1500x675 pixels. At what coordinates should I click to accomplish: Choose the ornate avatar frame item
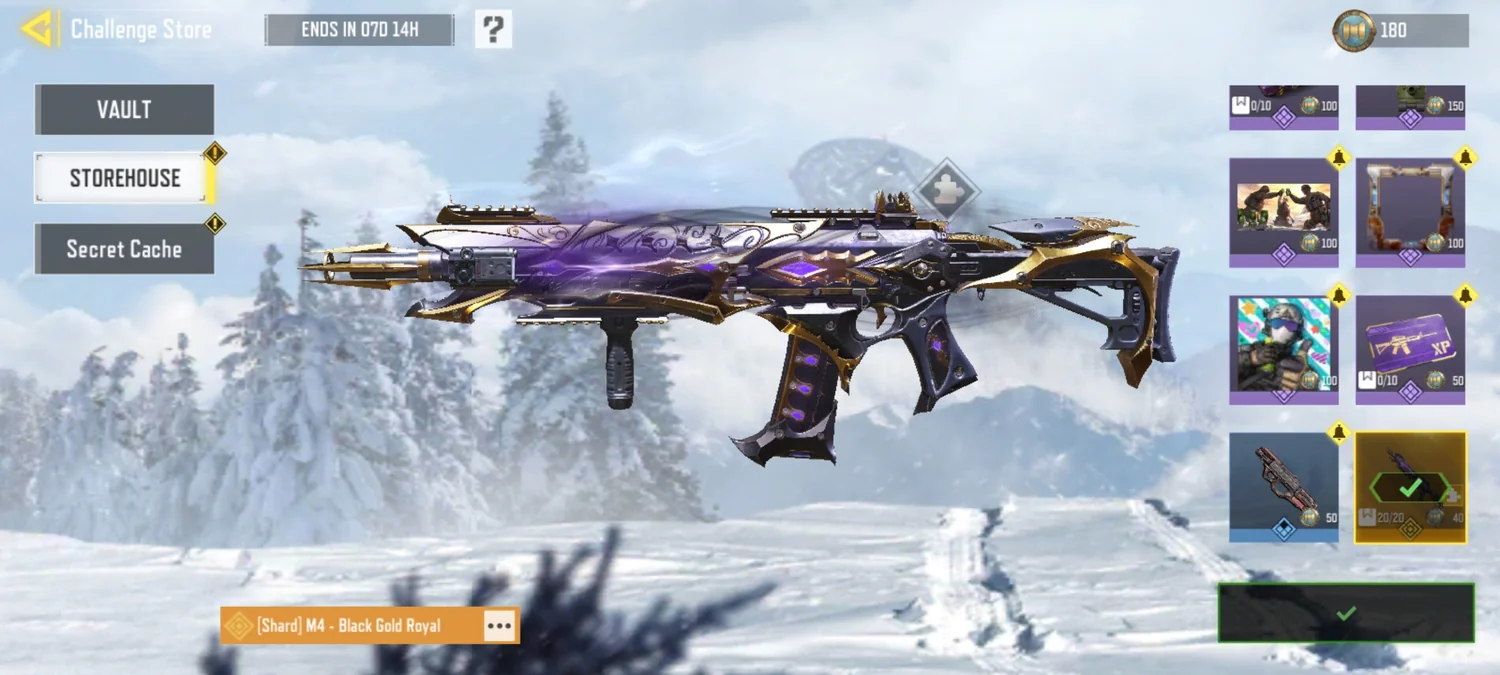pyautogui.click(x=1410, y=212)
